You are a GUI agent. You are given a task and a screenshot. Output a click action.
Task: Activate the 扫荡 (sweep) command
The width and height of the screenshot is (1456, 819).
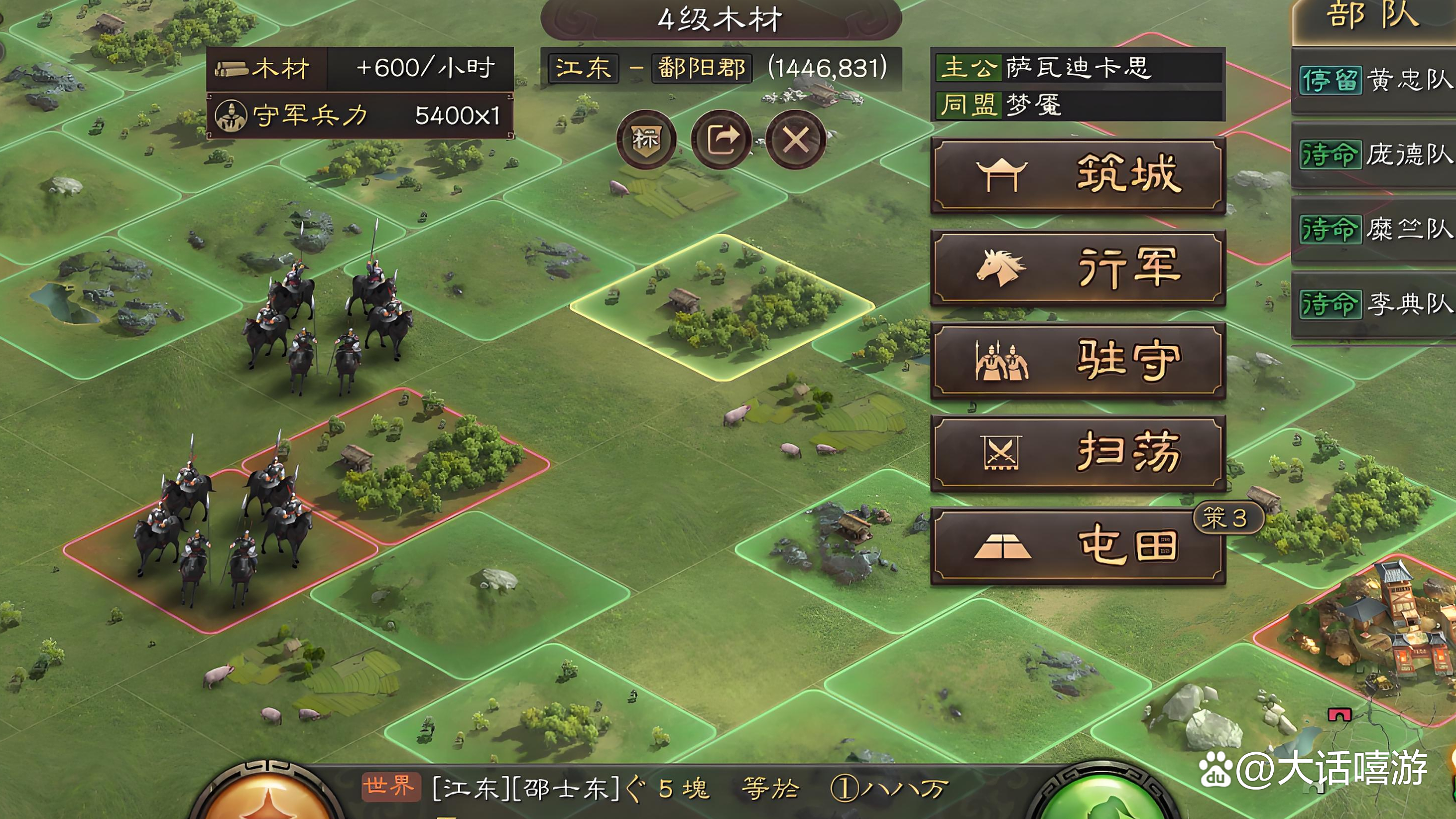1077,452
